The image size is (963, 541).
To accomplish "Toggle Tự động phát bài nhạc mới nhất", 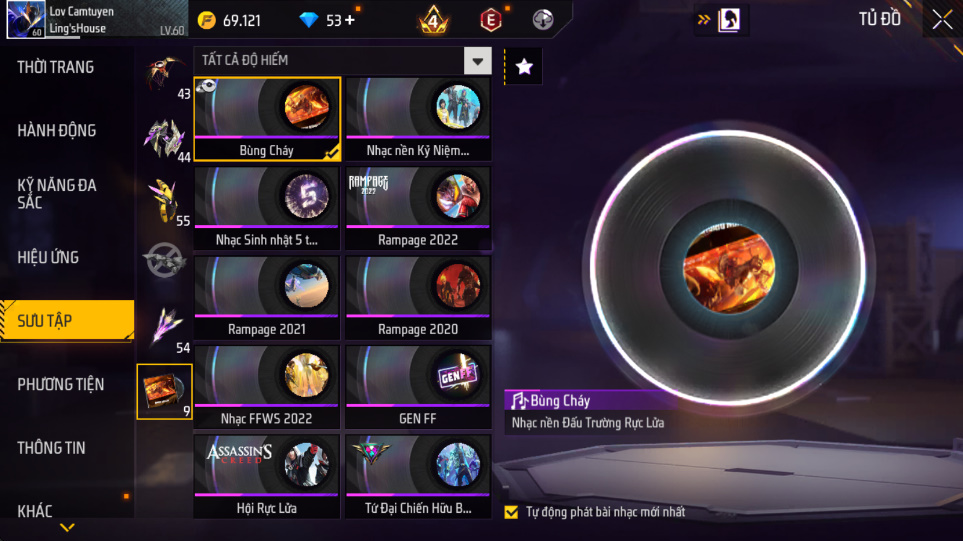I will [x=512, y=512].
